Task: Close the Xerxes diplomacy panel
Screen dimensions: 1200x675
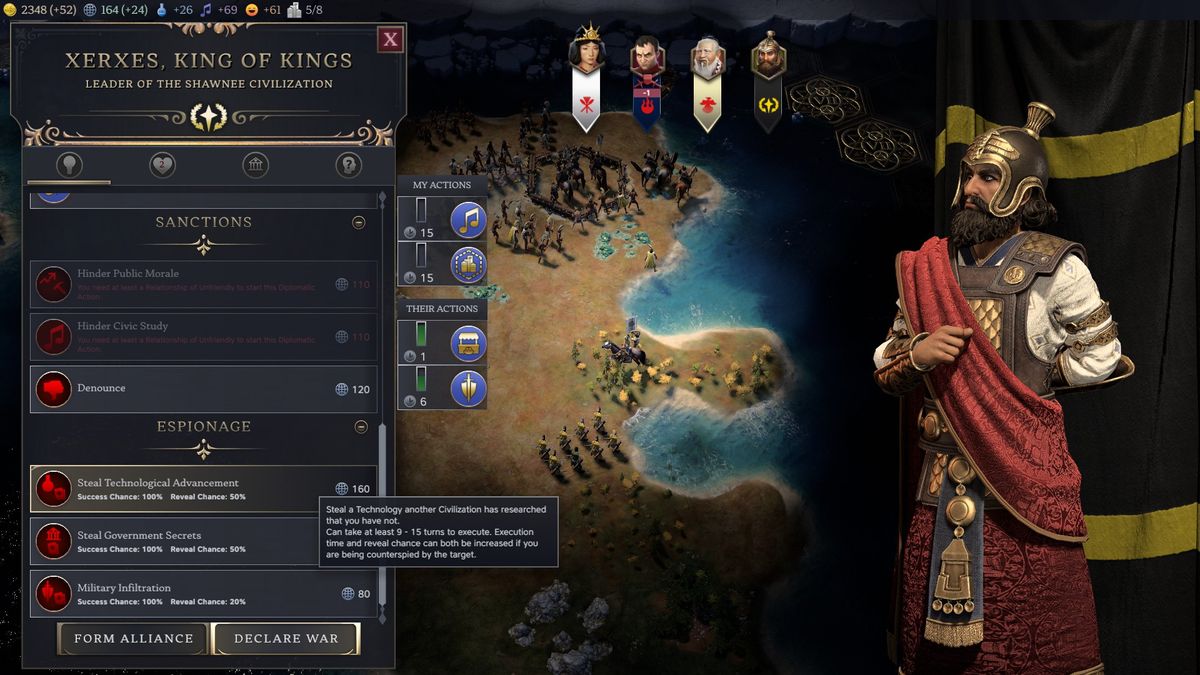Action: (x=391, y=40)
